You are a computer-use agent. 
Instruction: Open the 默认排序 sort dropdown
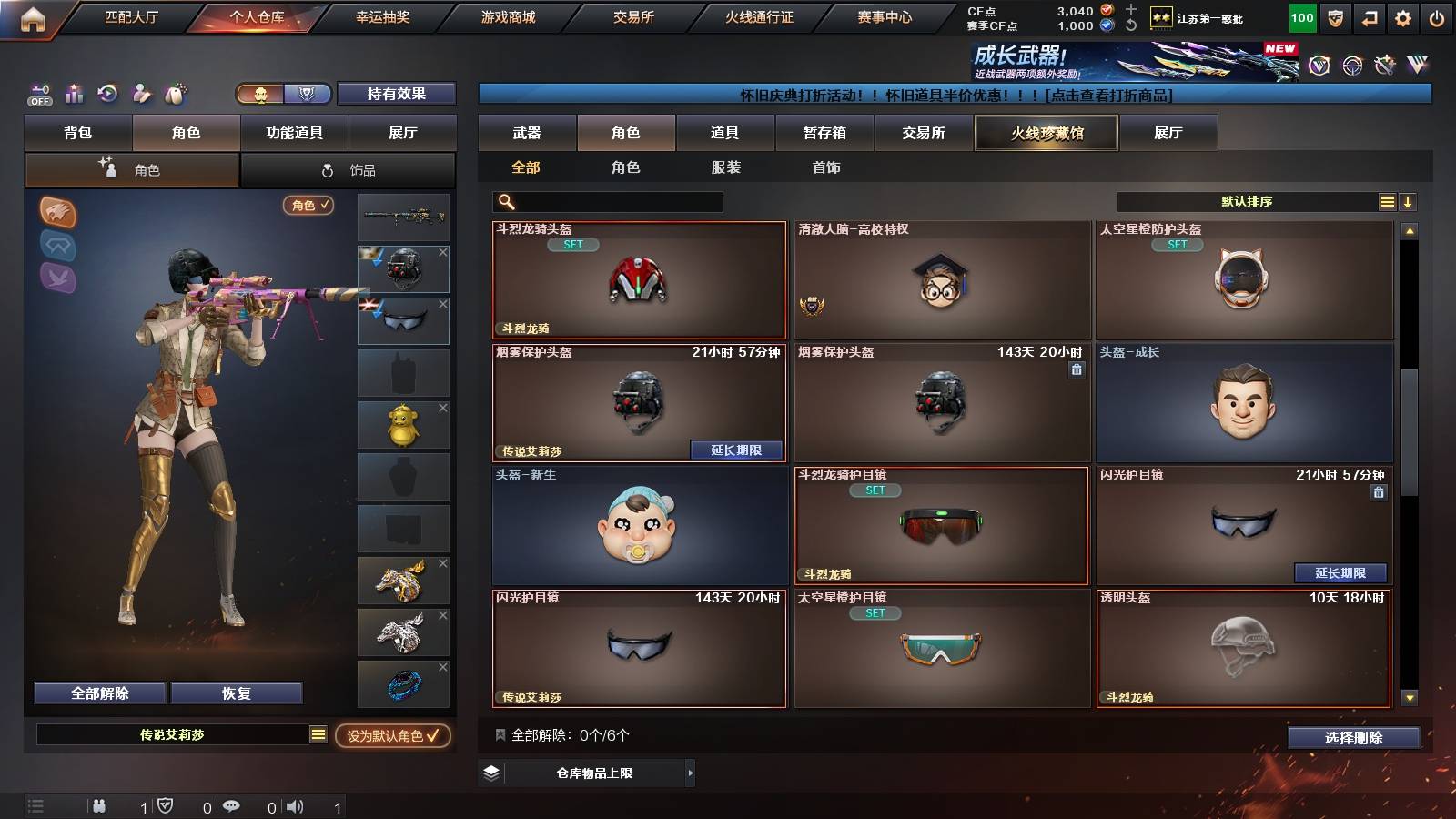pyautogui.click(x=1247, y=201)
